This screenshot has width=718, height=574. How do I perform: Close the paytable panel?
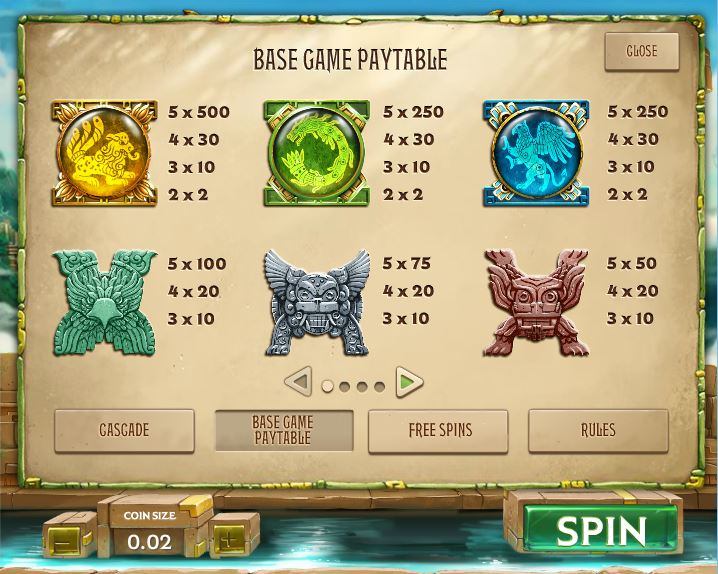point(641,51)
